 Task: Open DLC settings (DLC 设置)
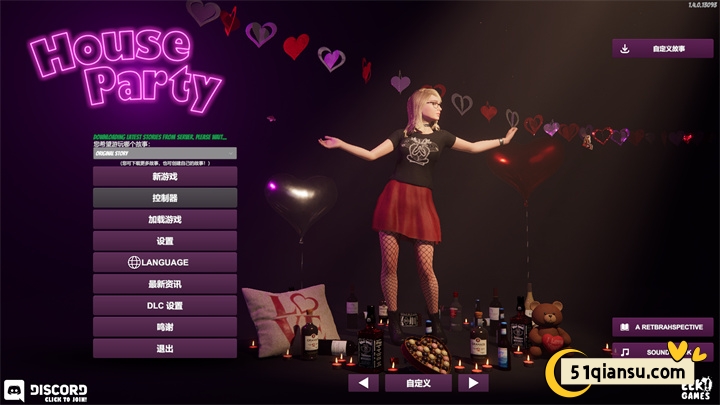pyautogui.click(x=165, y=306)
